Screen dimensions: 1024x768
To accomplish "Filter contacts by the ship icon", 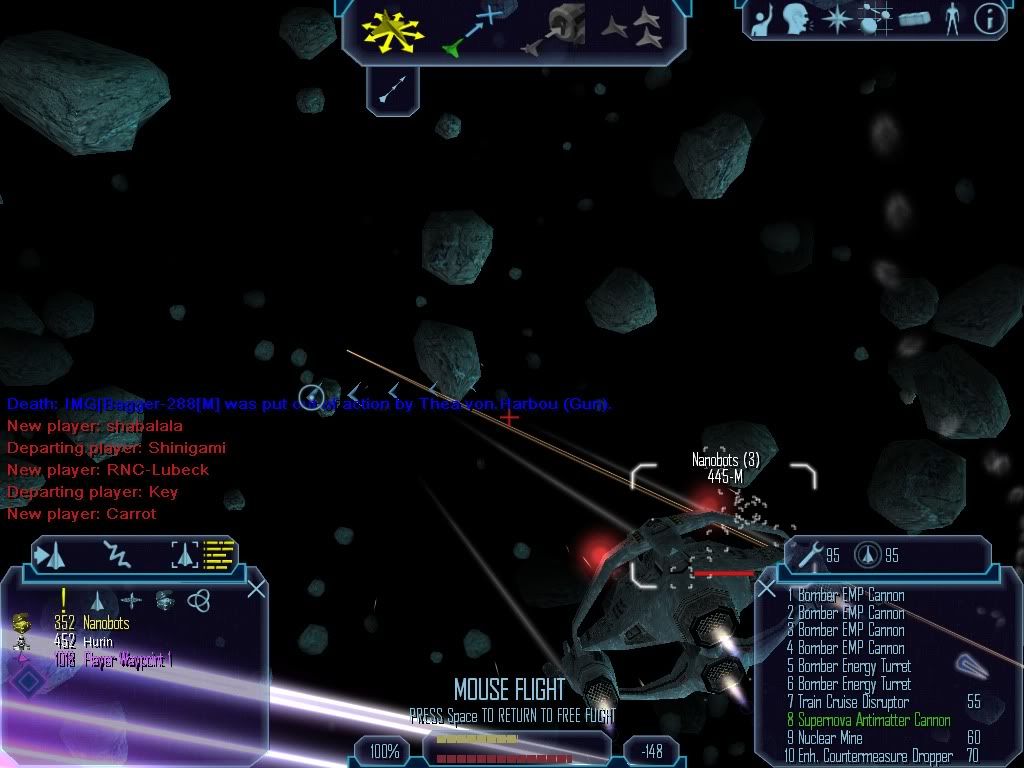I will coord(98,601).
